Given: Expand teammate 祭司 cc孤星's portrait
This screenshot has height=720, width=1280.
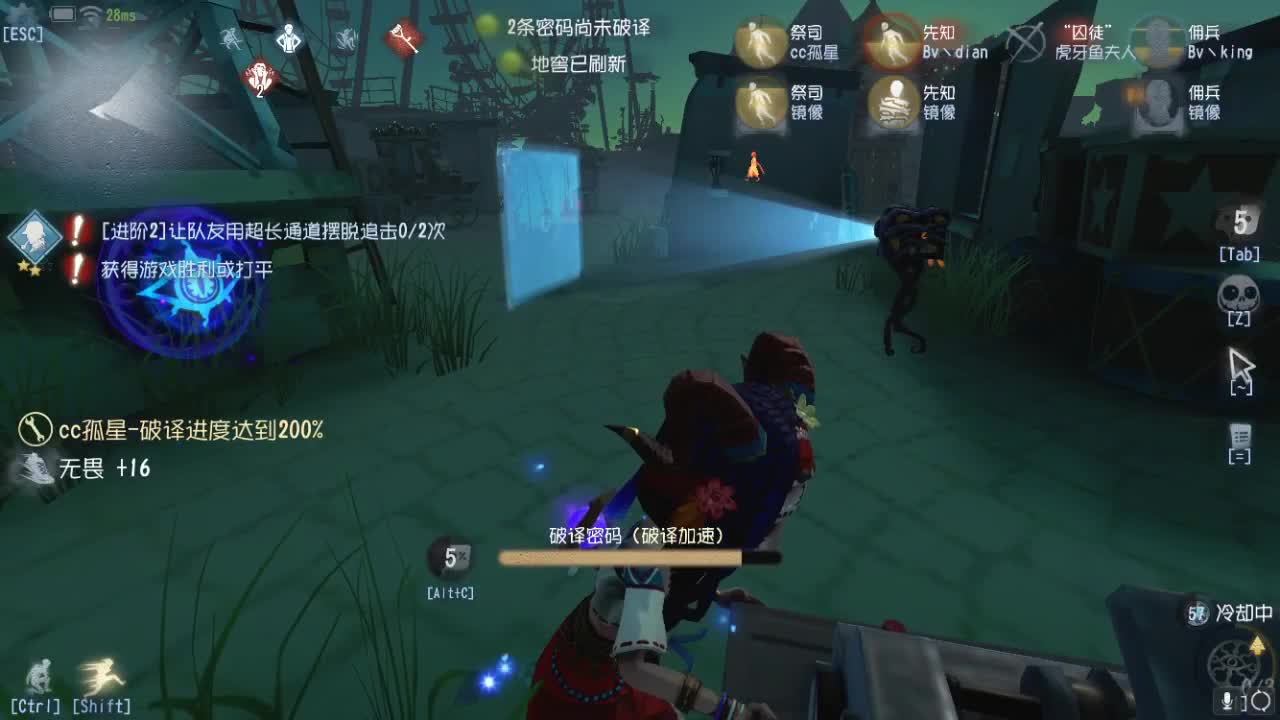Looking at the screenshot, I should click(762, 42).
